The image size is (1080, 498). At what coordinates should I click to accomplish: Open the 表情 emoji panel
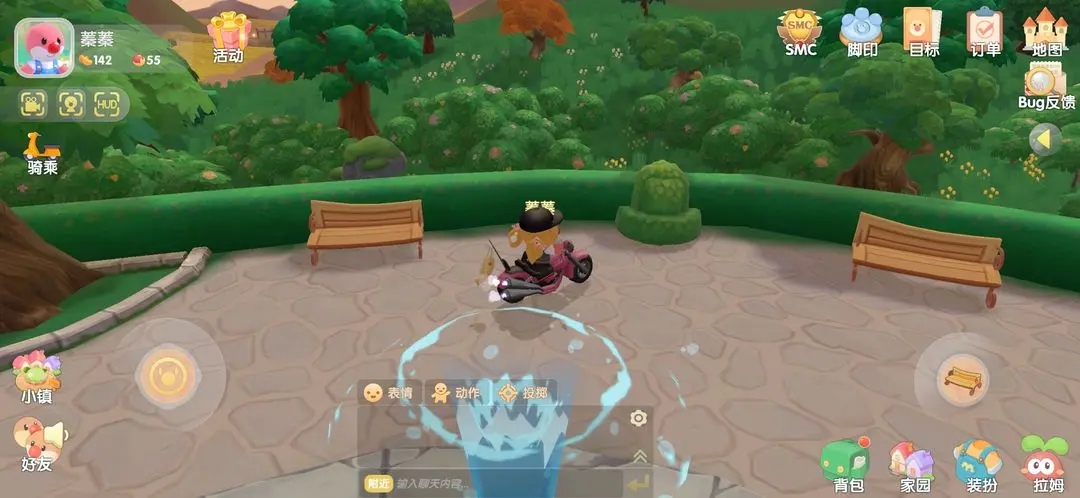point(388,393)
